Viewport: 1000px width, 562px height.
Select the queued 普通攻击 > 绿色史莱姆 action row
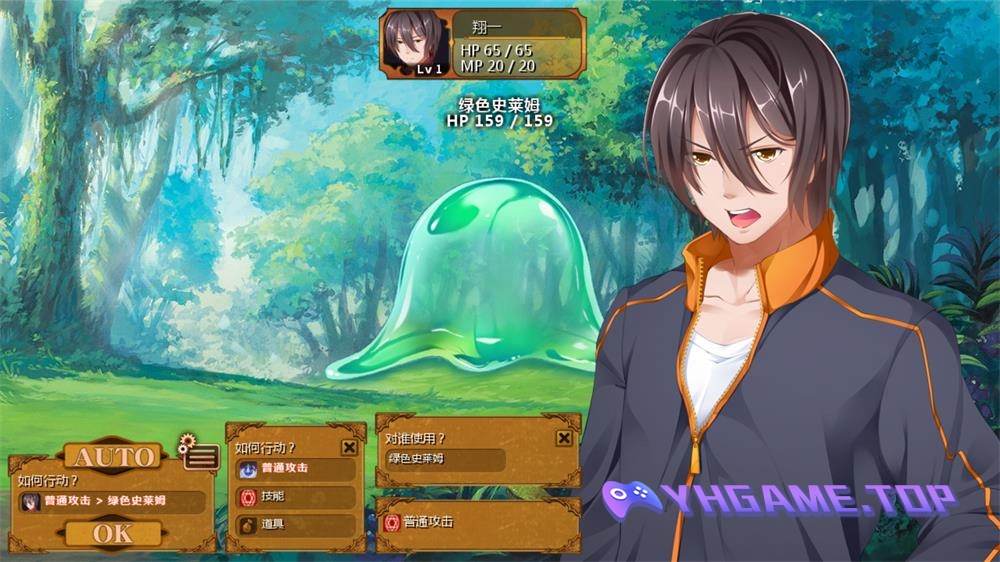pyautogui.click(x=112, y=501)
